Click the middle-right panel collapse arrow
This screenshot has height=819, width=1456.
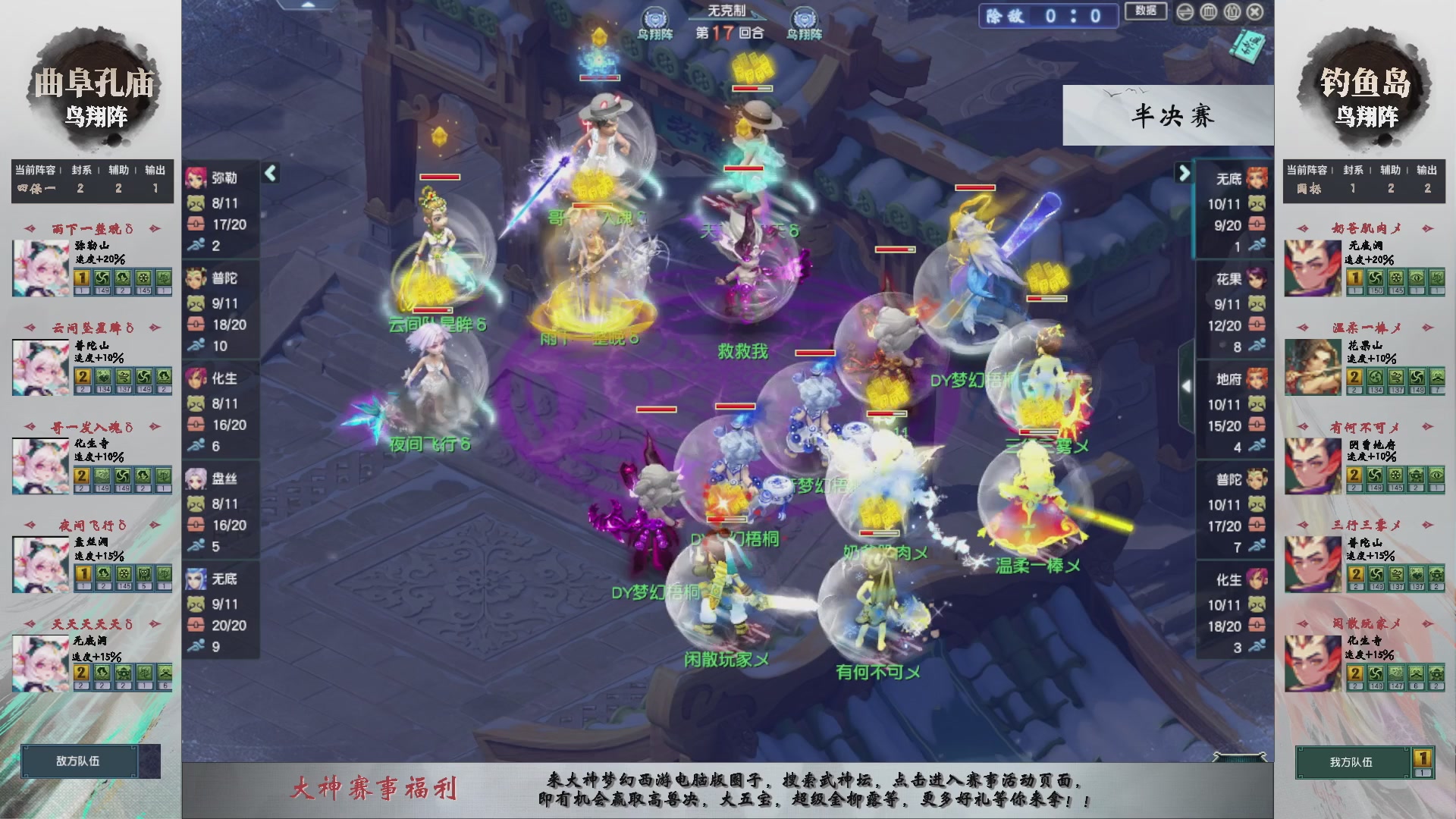(1188, 385)
